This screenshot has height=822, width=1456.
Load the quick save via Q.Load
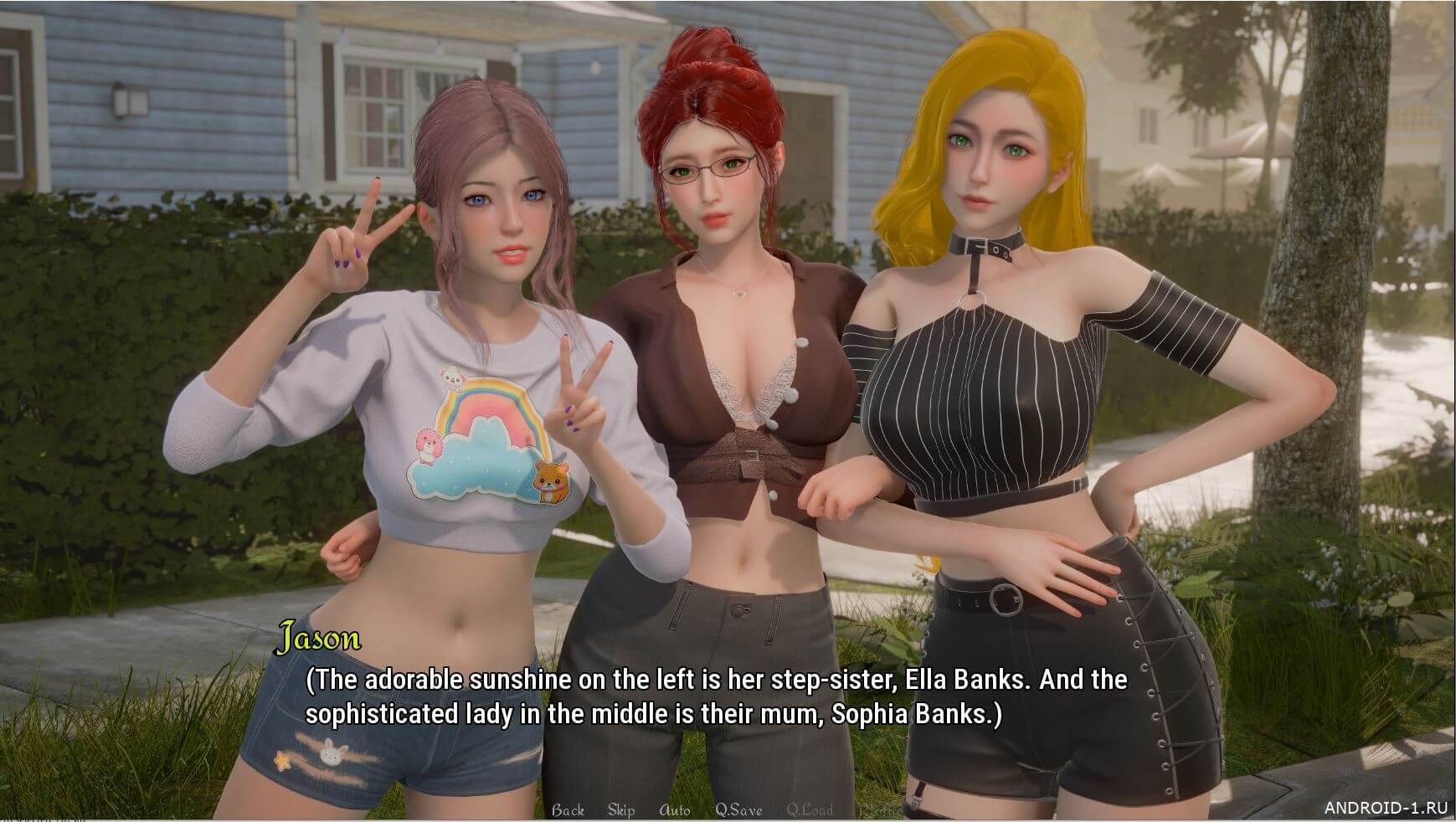(x=810, y=809)
